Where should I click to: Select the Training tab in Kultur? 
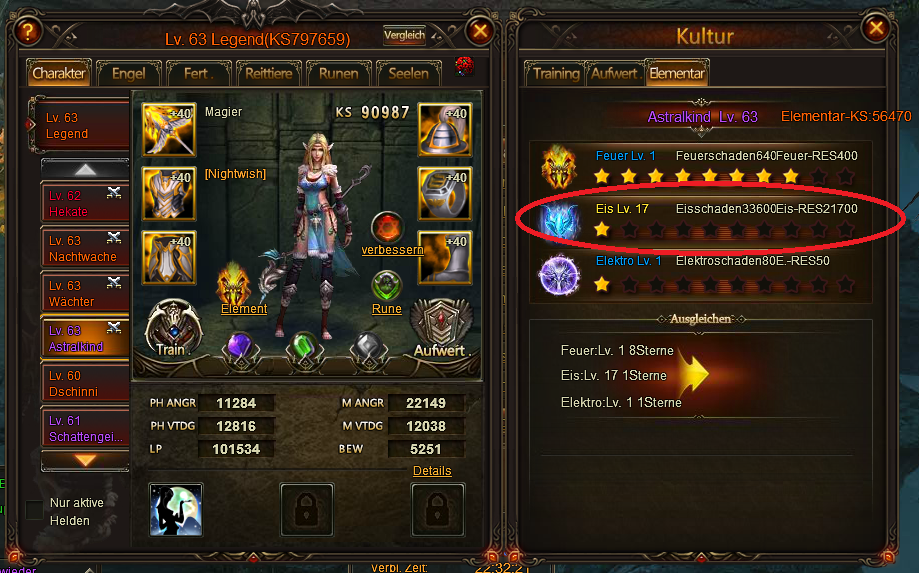[556, 73]
